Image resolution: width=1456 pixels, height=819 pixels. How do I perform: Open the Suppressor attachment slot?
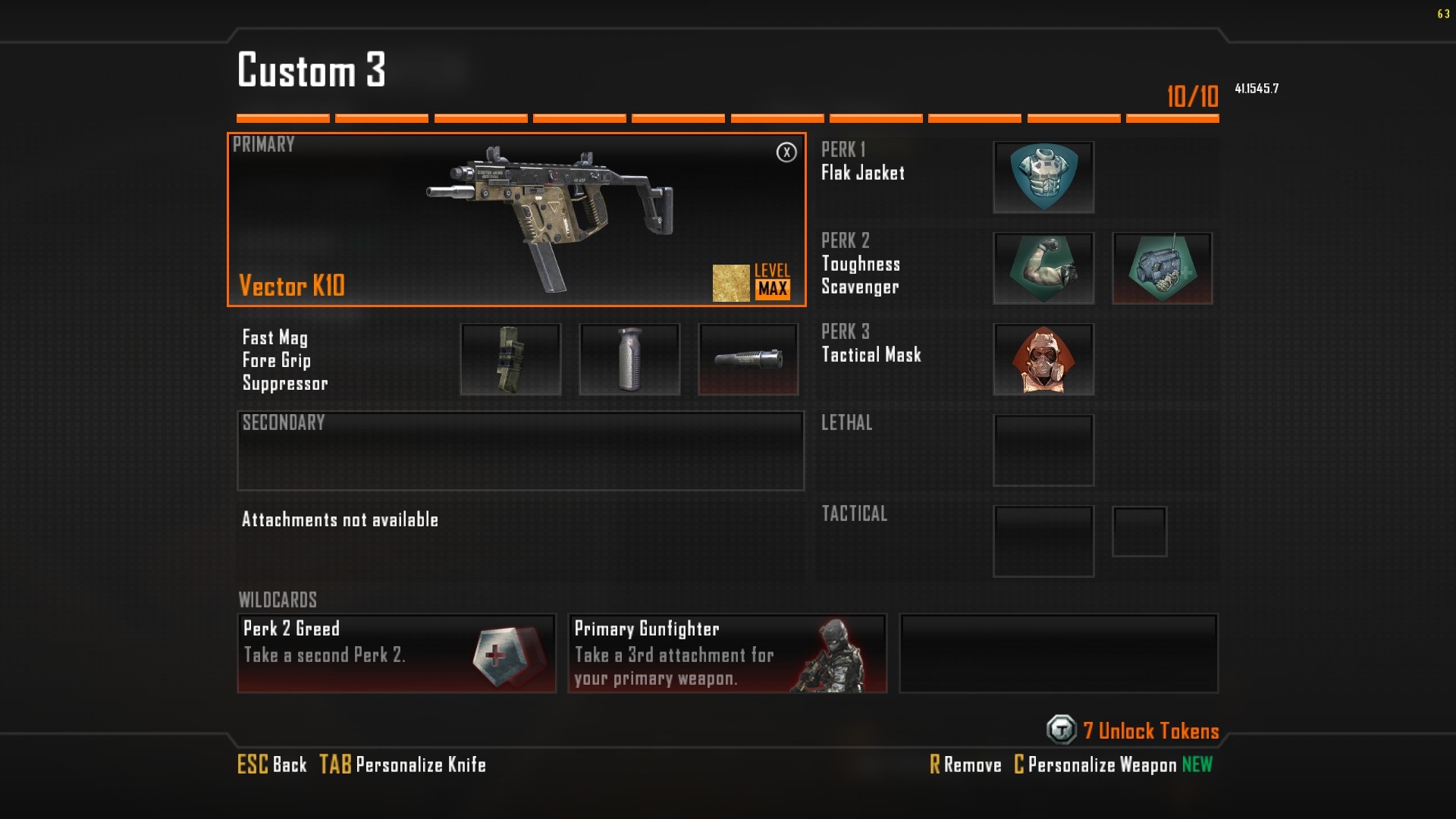pos(748,359)
